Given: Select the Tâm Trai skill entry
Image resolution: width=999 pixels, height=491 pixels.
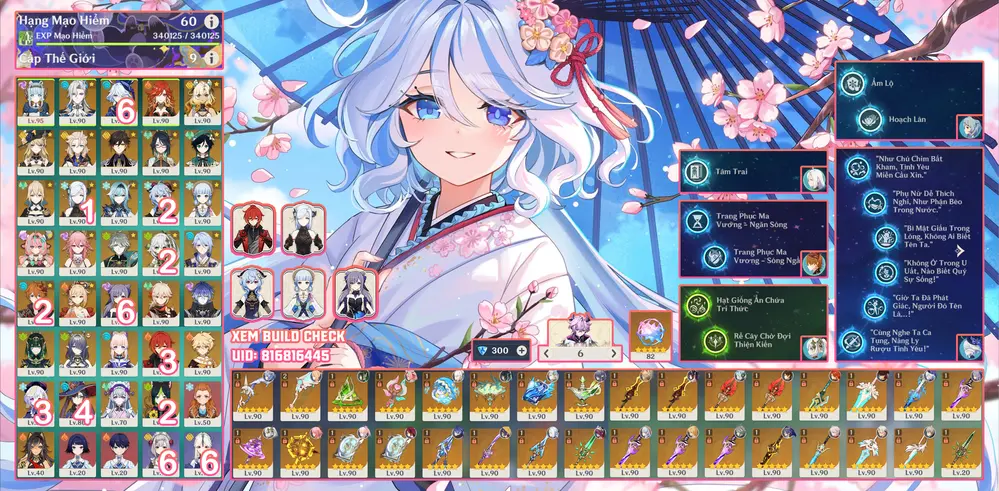Looking at the screenshot, I should (x=741, y=173).
